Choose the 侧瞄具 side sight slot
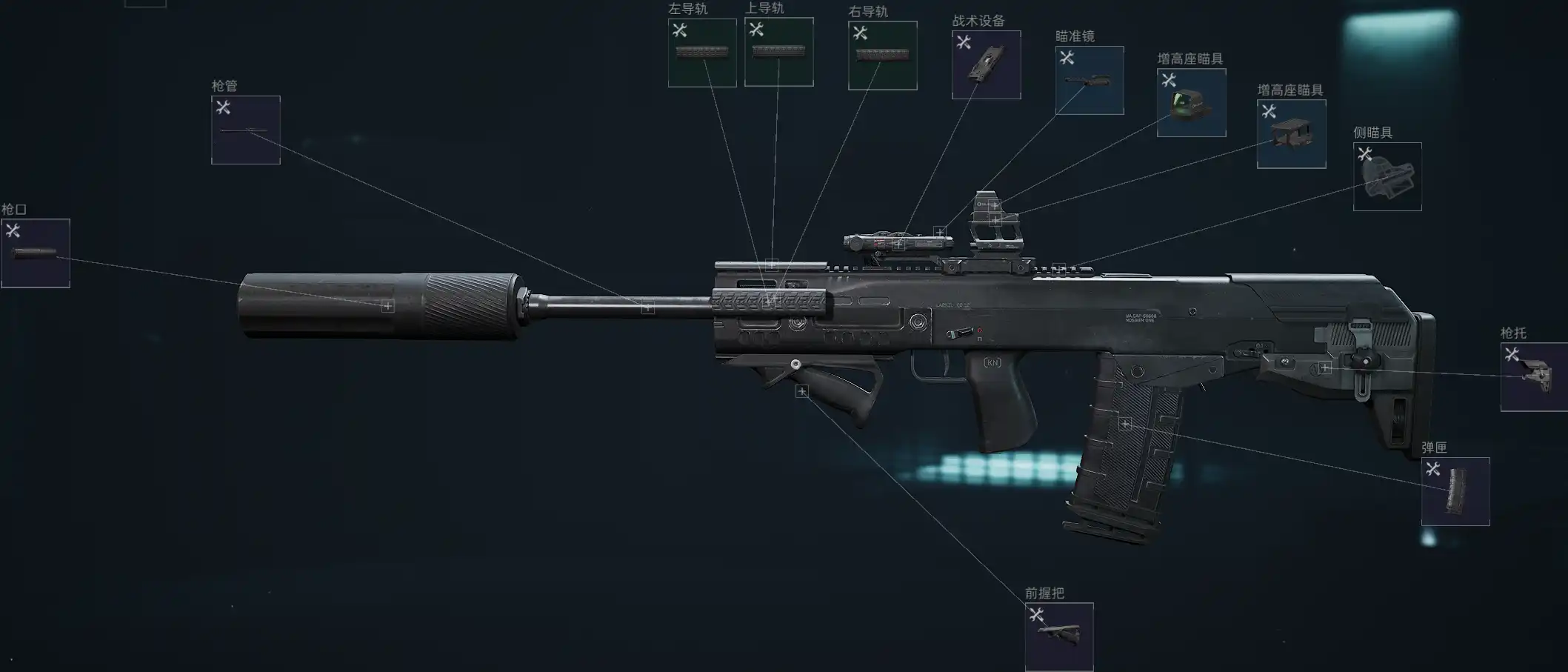This screenshot has height=672, width=1568. click(1387, 177)
